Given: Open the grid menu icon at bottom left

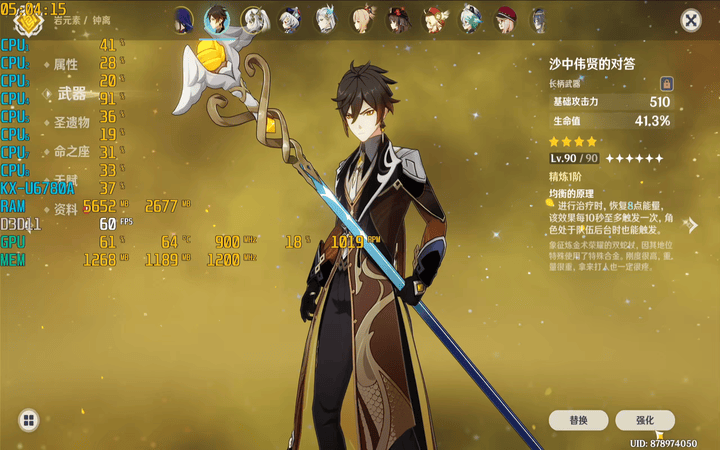Looking at the screenshot, I should (x=28, y=420).
